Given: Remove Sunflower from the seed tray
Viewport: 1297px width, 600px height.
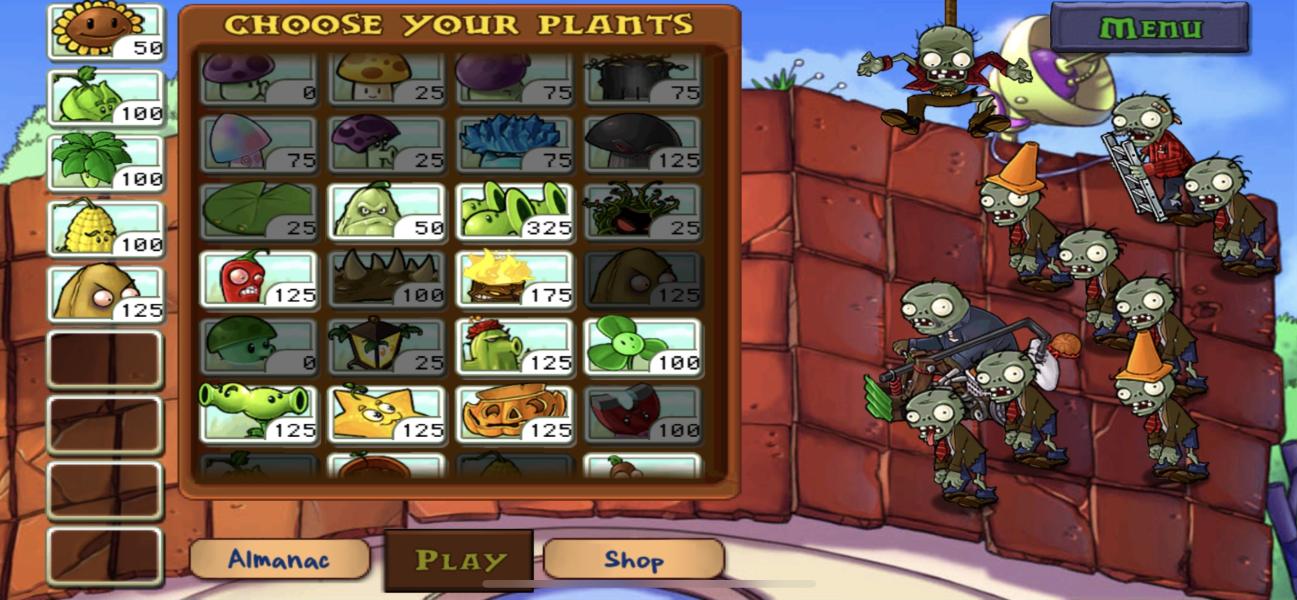Looking at the screenshot, I should point(105,31).
